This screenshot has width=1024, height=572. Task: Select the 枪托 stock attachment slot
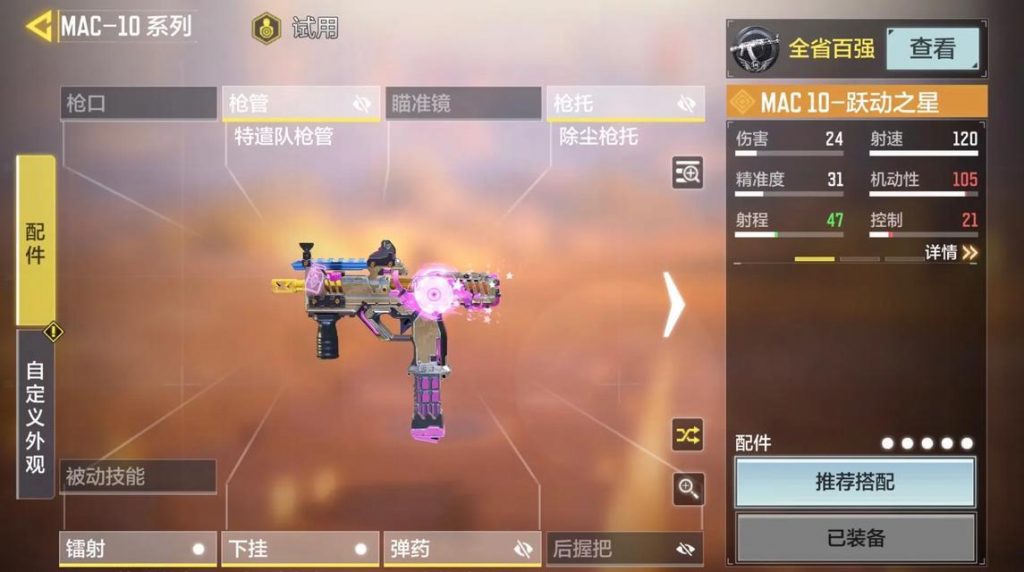pyautogui.click(x=625, y=104)
